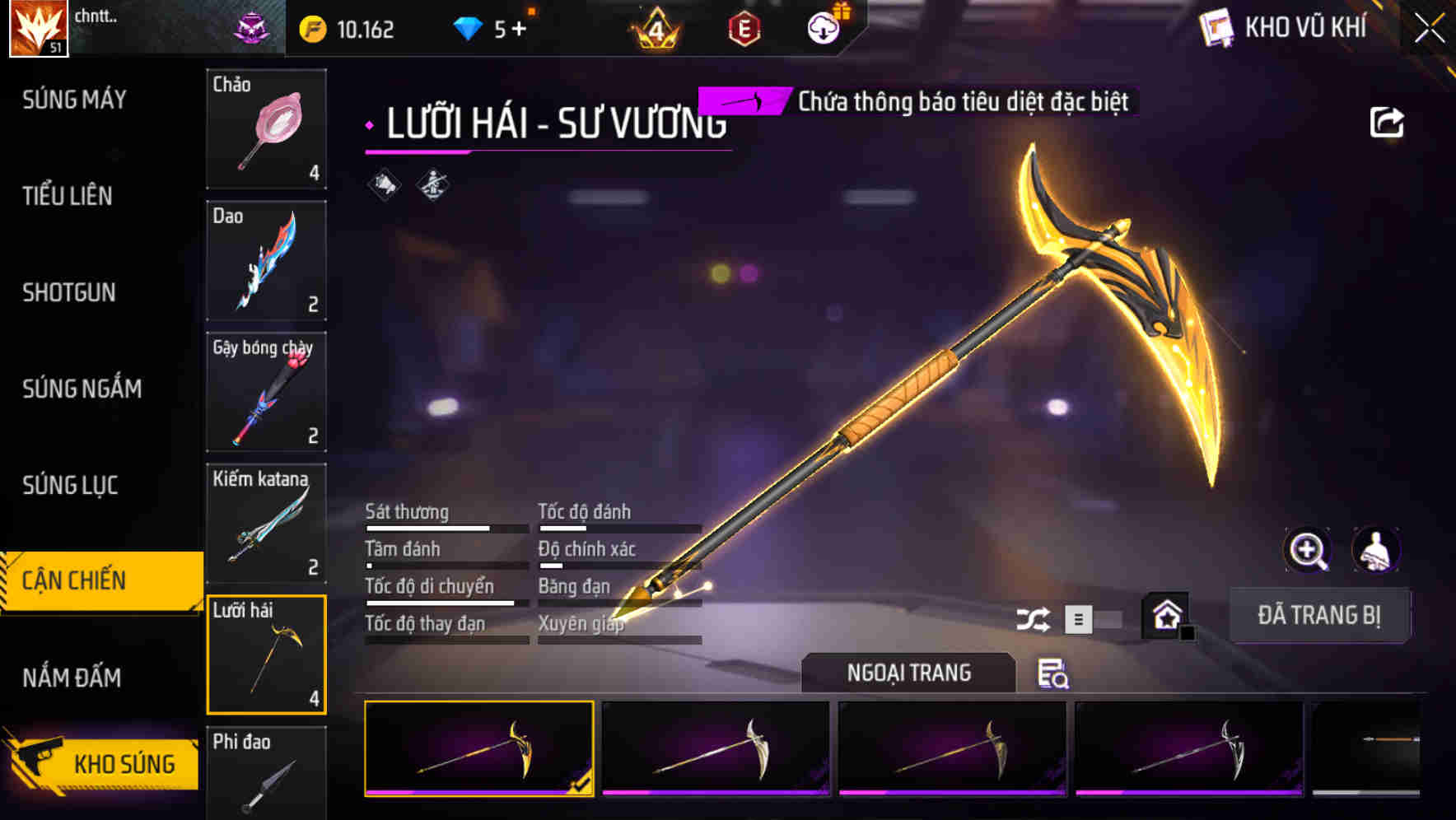
Task: Open the share icon for Lưỡi Hái - Sư Vương
Action: (x=1388, y=120)
